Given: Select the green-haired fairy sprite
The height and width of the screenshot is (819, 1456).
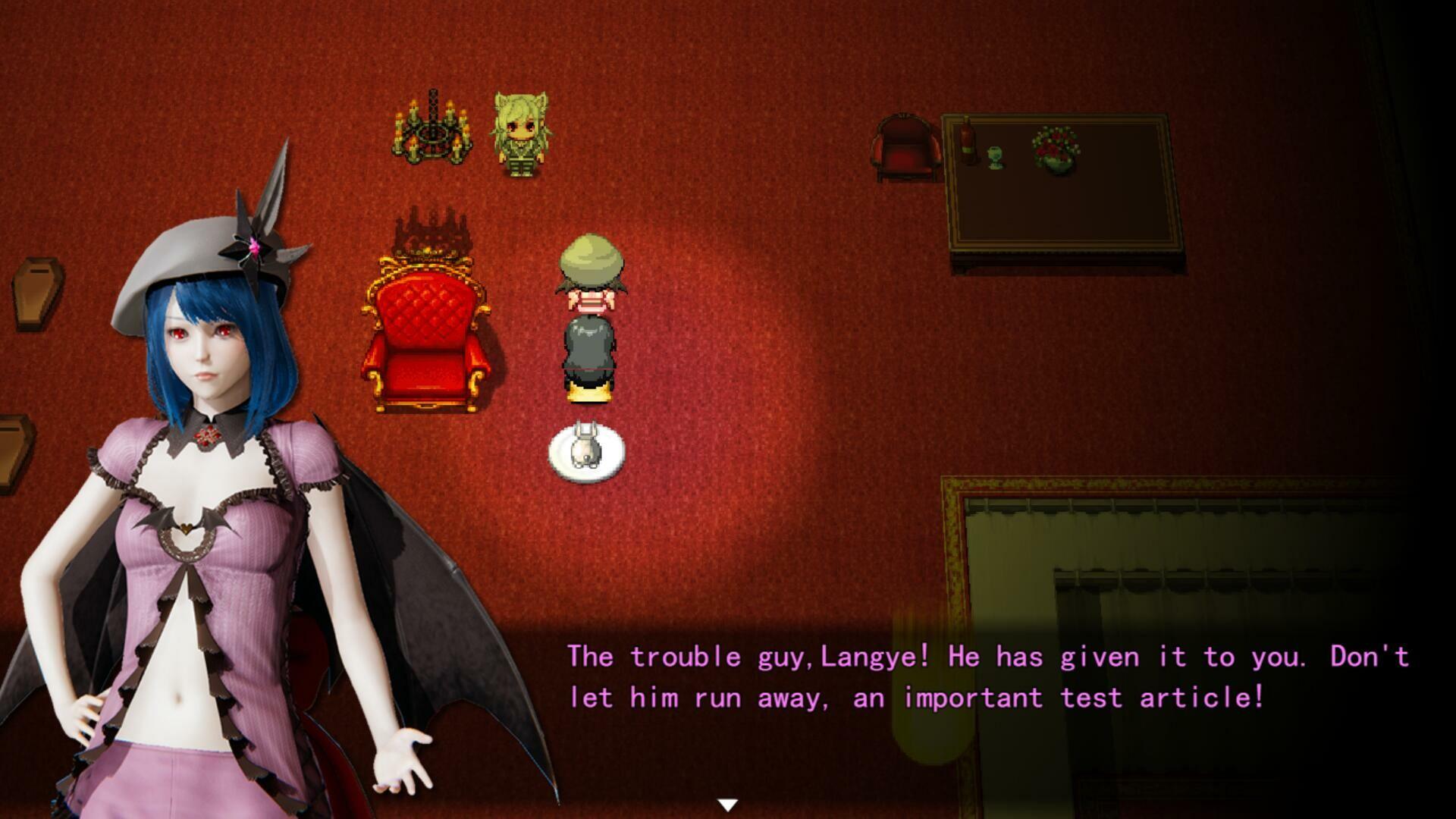Looking at the screenshot, I should (521, 136).
